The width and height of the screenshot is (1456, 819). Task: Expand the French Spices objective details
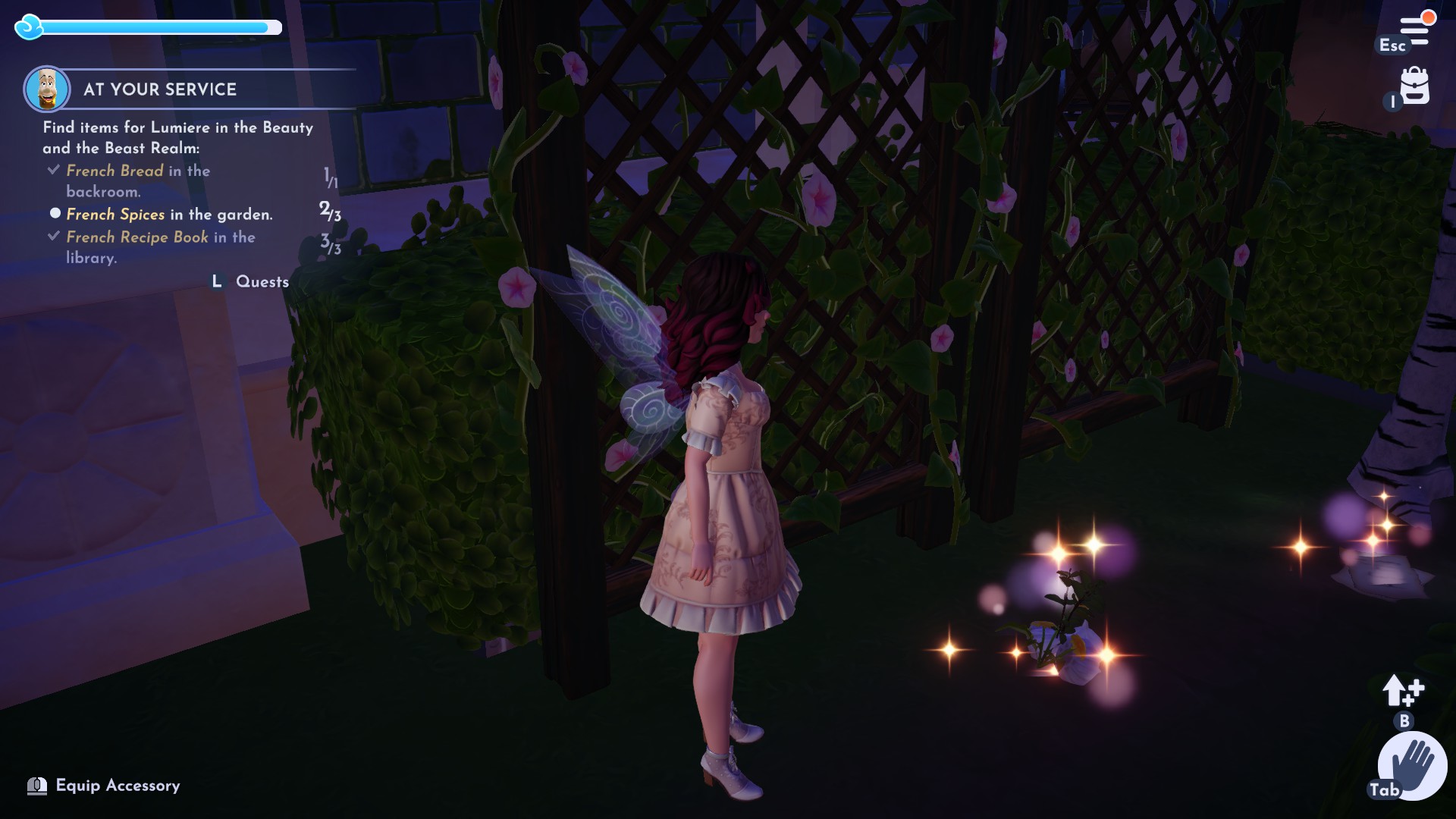click(x=115, y=215)
